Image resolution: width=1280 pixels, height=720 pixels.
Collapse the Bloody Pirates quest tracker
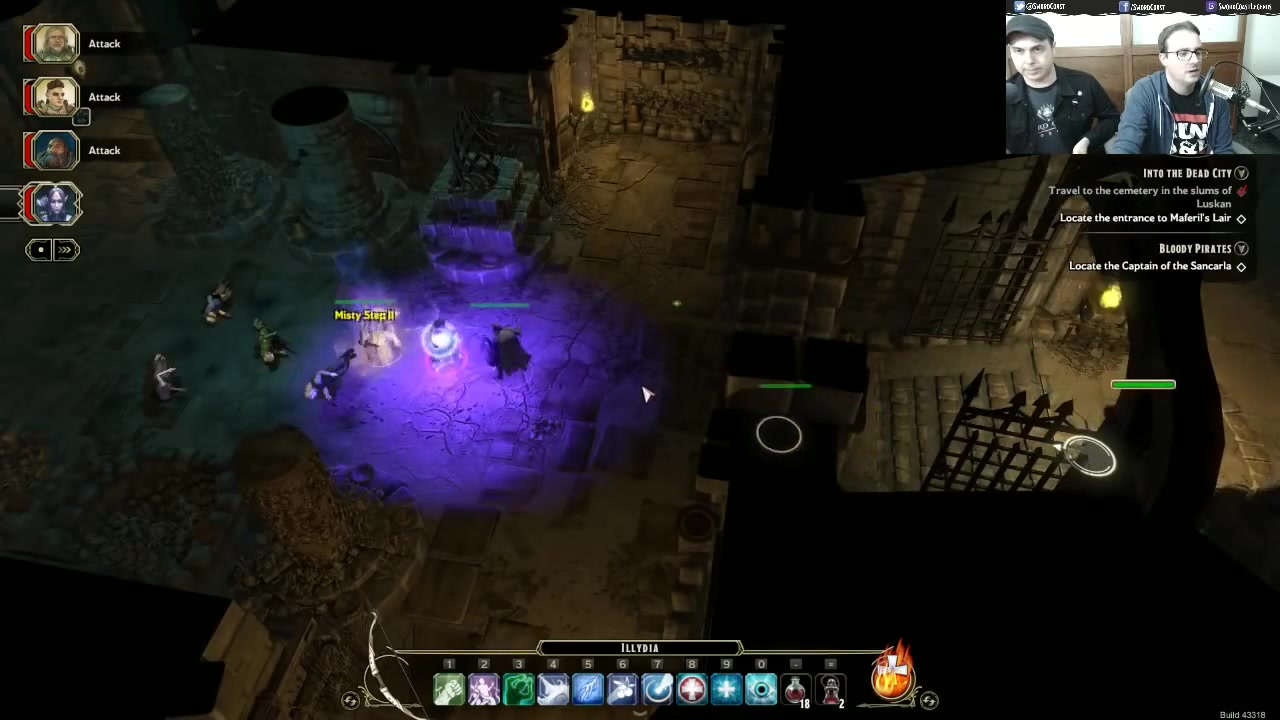pyautogui.click(x=1241, y=248)
